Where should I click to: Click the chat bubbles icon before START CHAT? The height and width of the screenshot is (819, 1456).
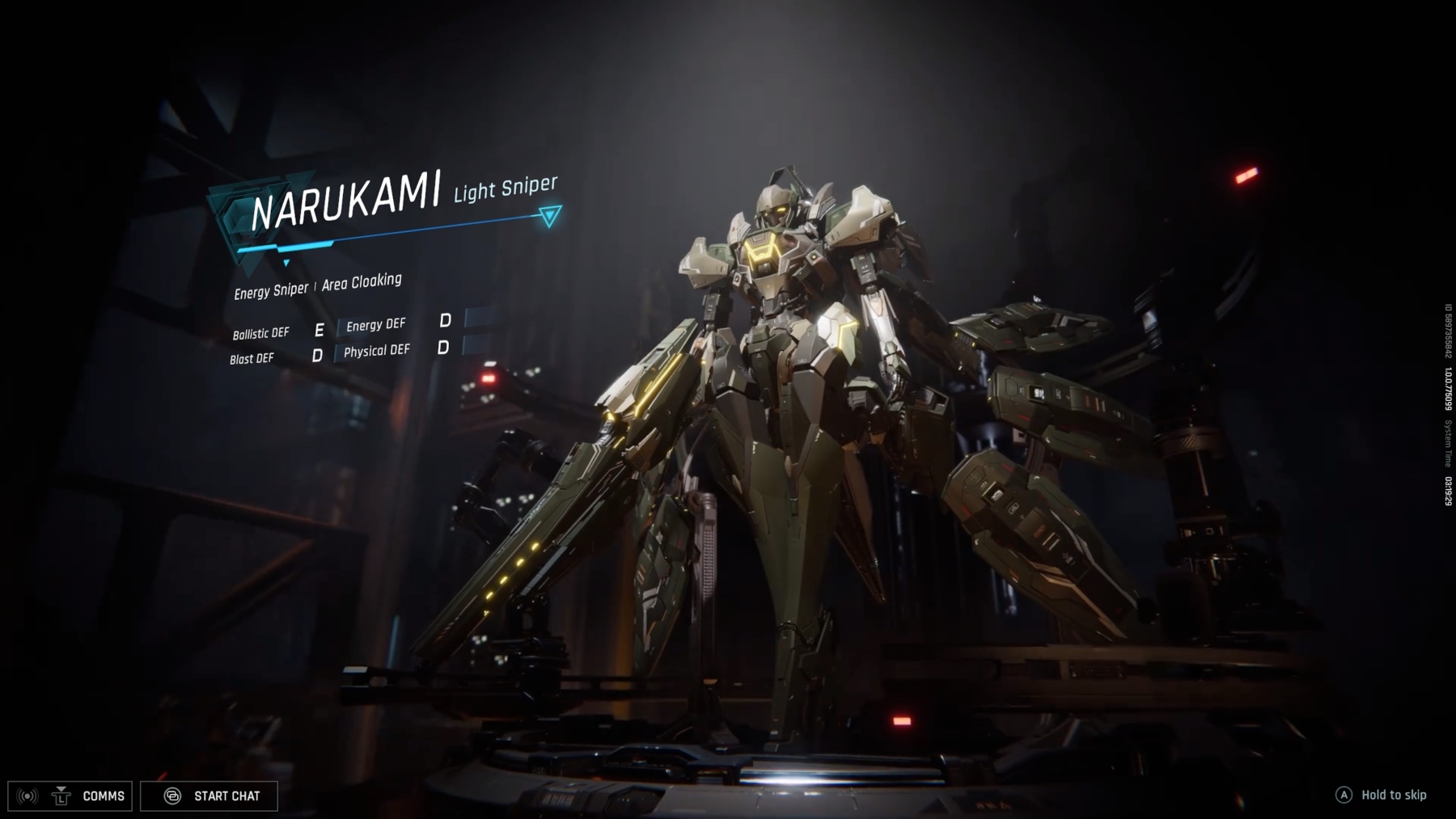coord(172,796)
